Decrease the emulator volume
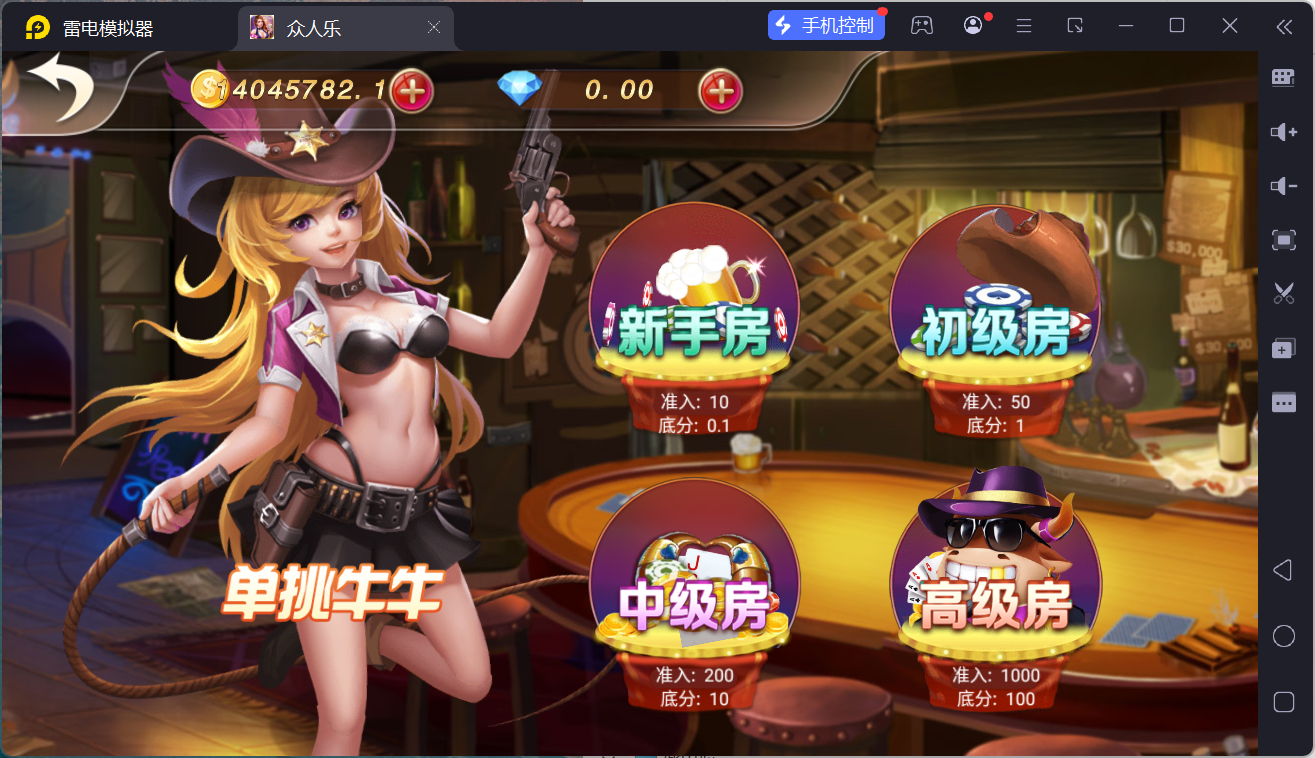Viewport: 1315px width, 758px height. click(1283, 185)
